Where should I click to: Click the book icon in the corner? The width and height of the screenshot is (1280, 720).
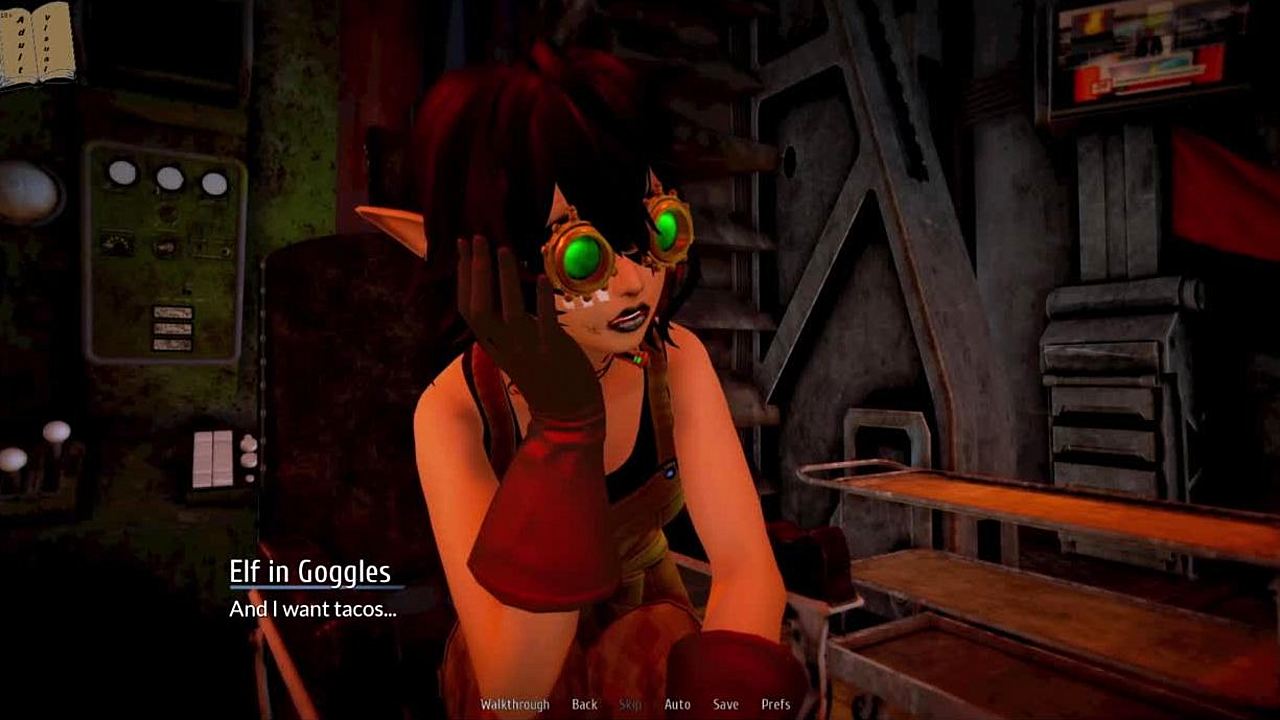click(x=37, y=43)
